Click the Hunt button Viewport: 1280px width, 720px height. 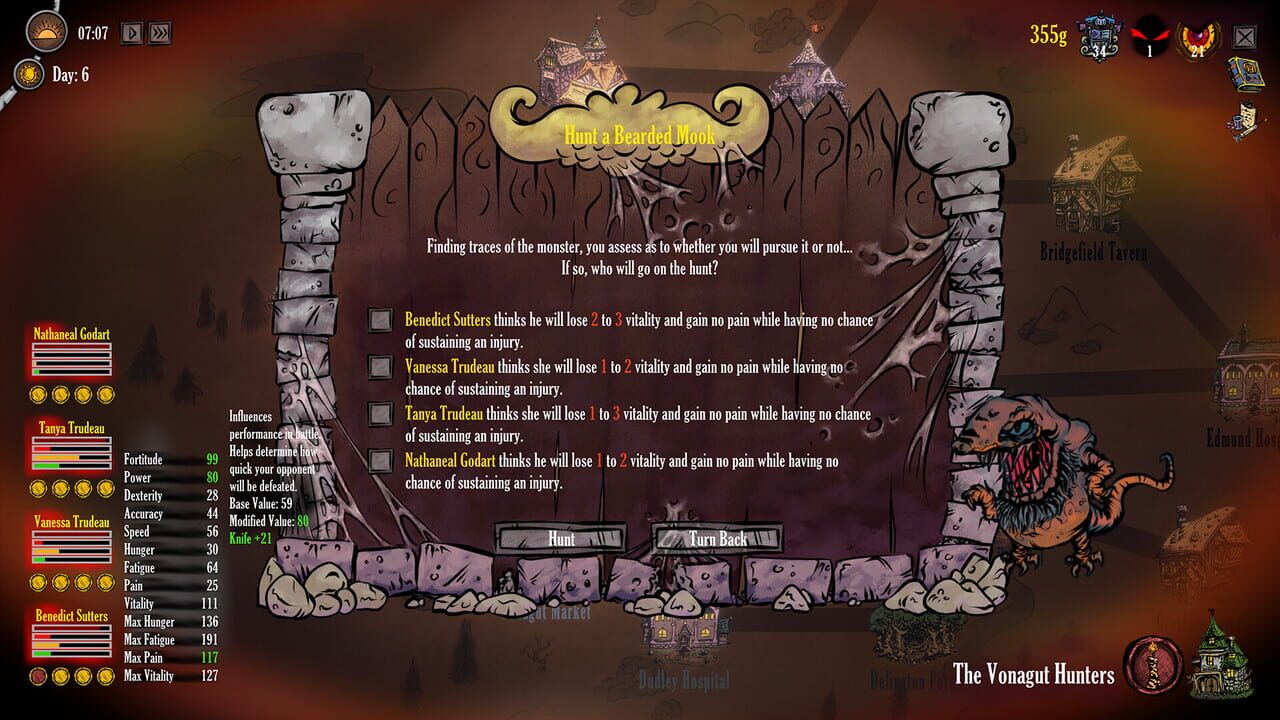(563, 539)
